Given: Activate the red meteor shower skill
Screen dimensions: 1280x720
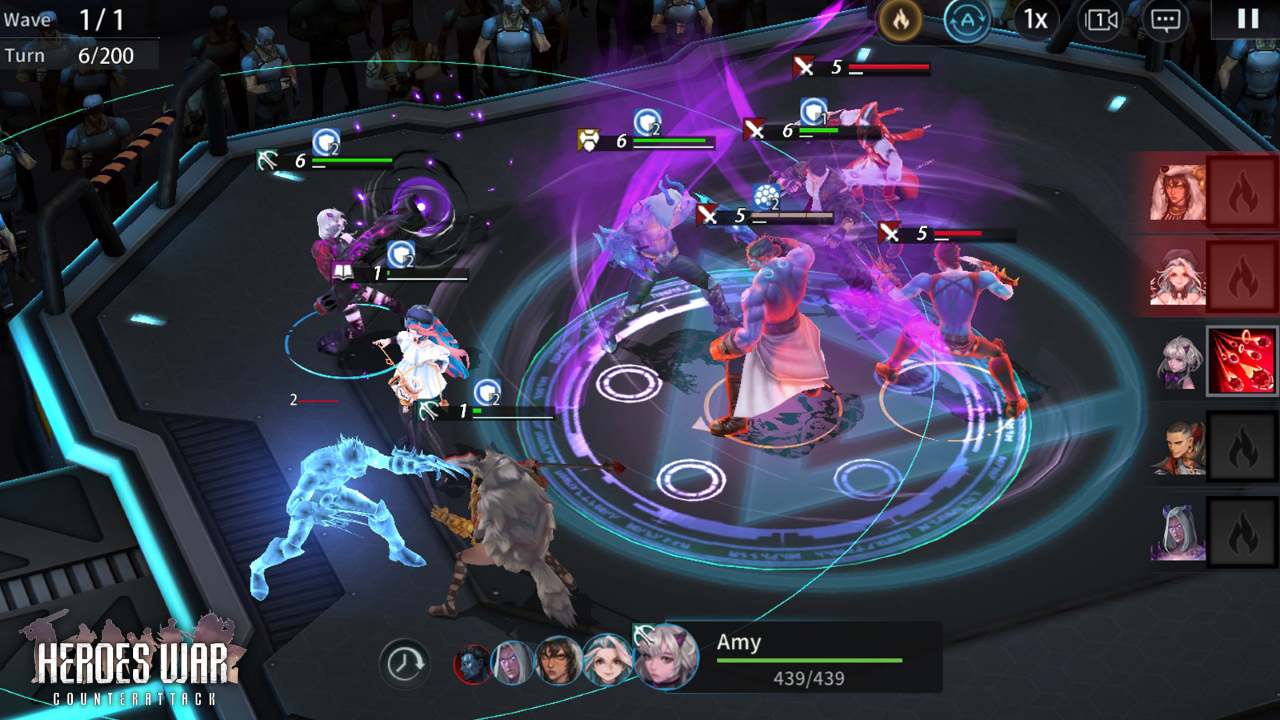Looking at the screenshot, I should click(x=1243, y=361).
